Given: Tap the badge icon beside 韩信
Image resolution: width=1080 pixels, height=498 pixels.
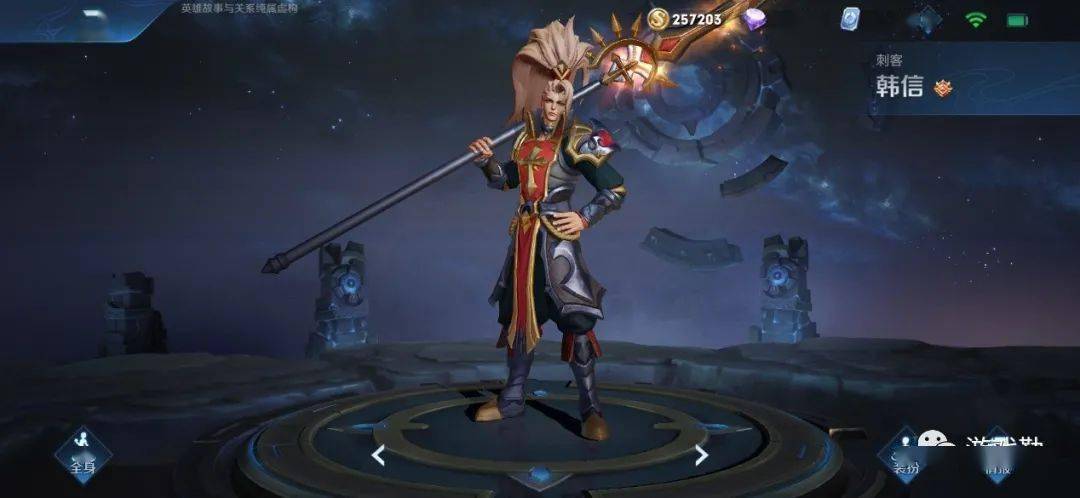Looking at the screenshot, I should 943,88.
